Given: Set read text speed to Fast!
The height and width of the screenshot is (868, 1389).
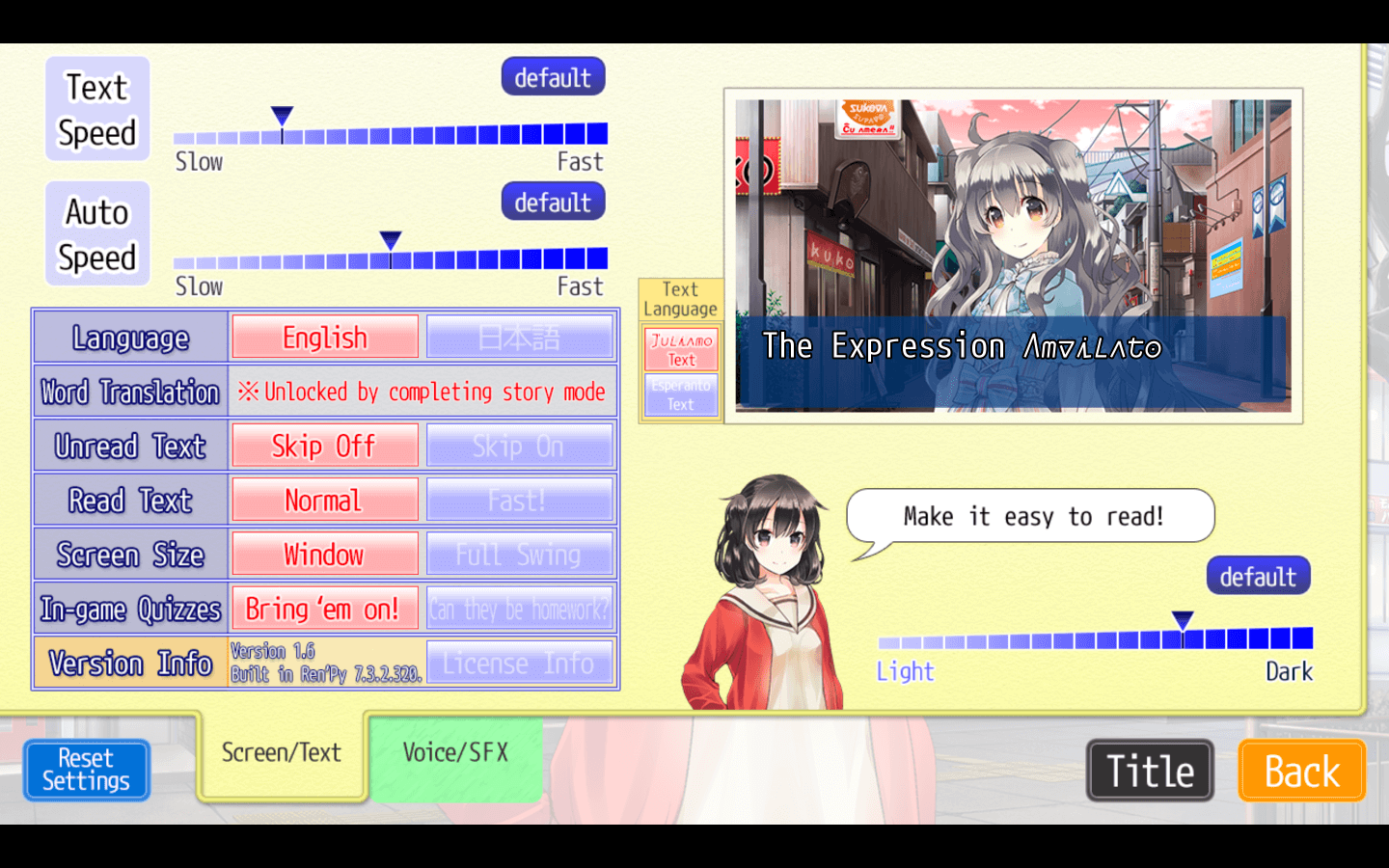Looking at the screenshot, I should click(519, 501).
